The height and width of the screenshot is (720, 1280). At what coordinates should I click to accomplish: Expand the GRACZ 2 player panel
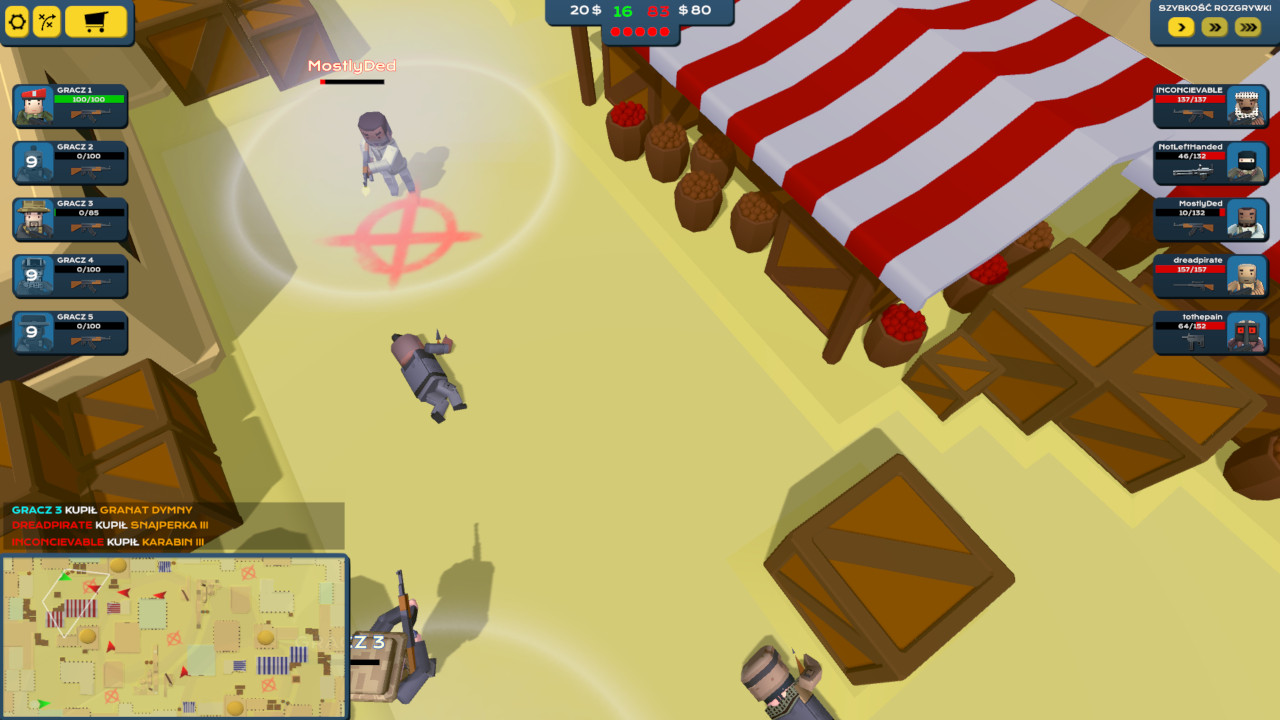coord(70,163)
